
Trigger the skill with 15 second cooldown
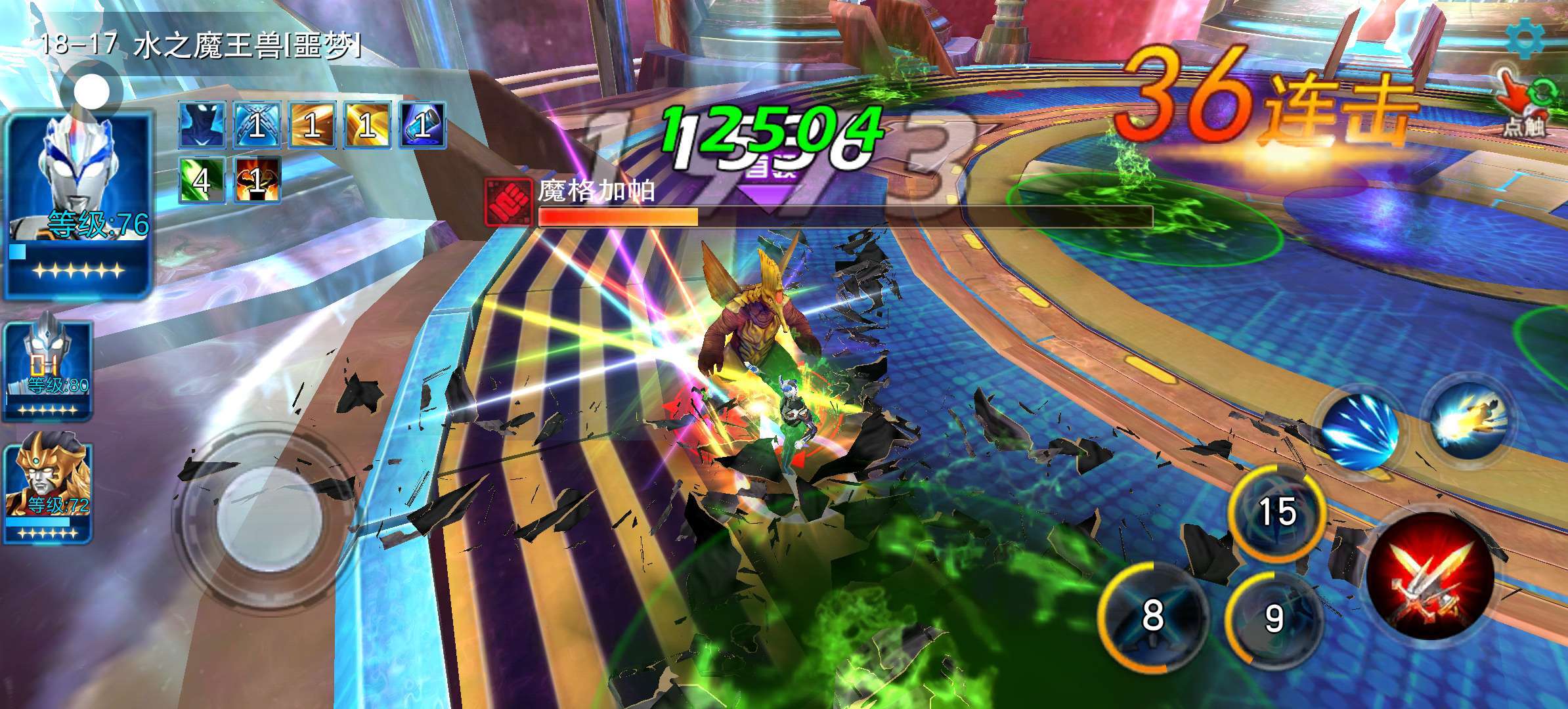pyautogui.click(x=1276, y=512)
